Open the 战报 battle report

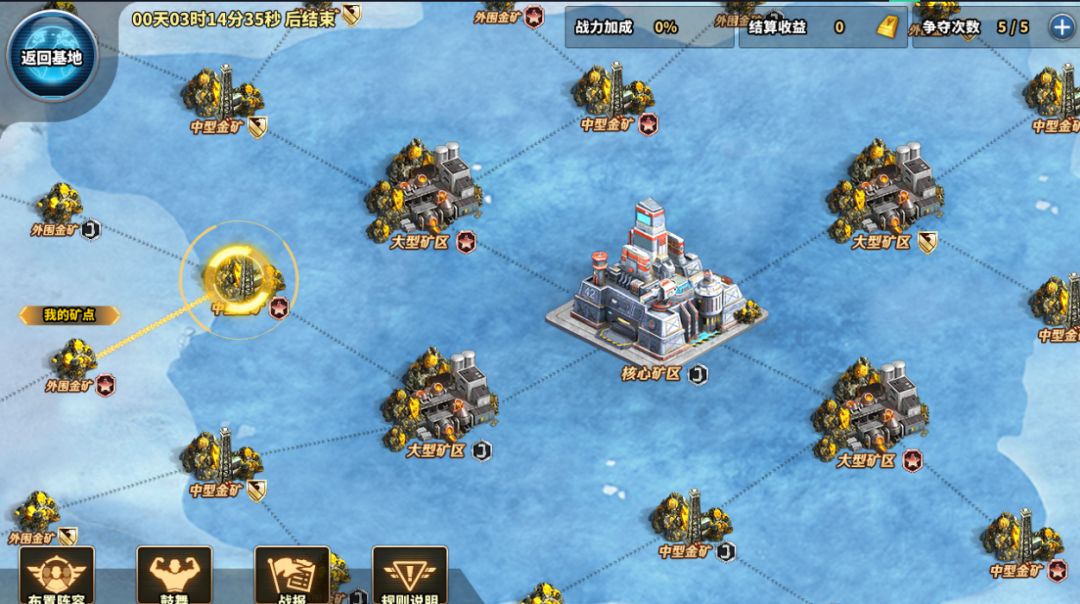pos(292,575)
